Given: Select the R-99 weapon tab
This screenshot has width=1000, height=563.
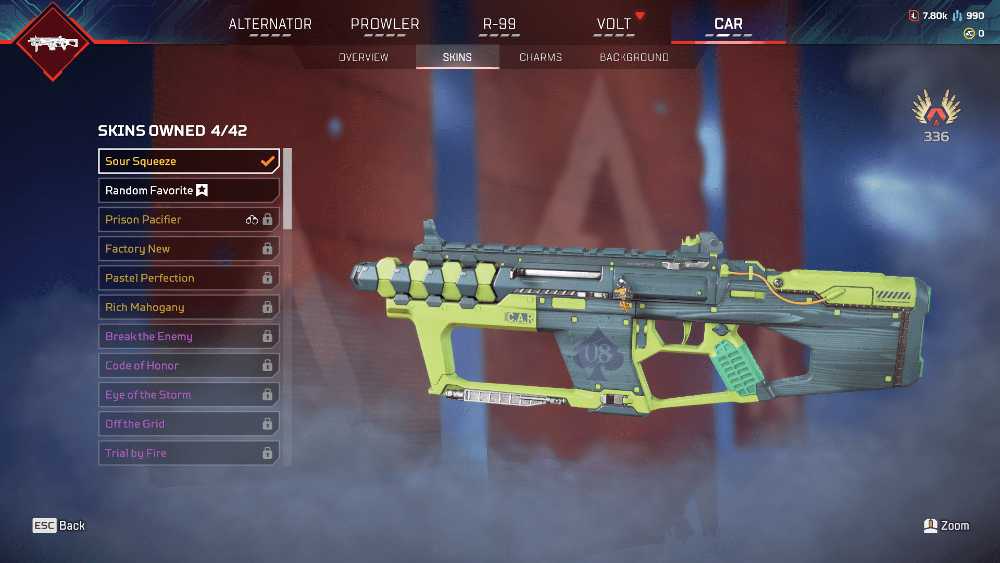Looking at the screenshot, I should pyautogui.click(x=499, y=24).
